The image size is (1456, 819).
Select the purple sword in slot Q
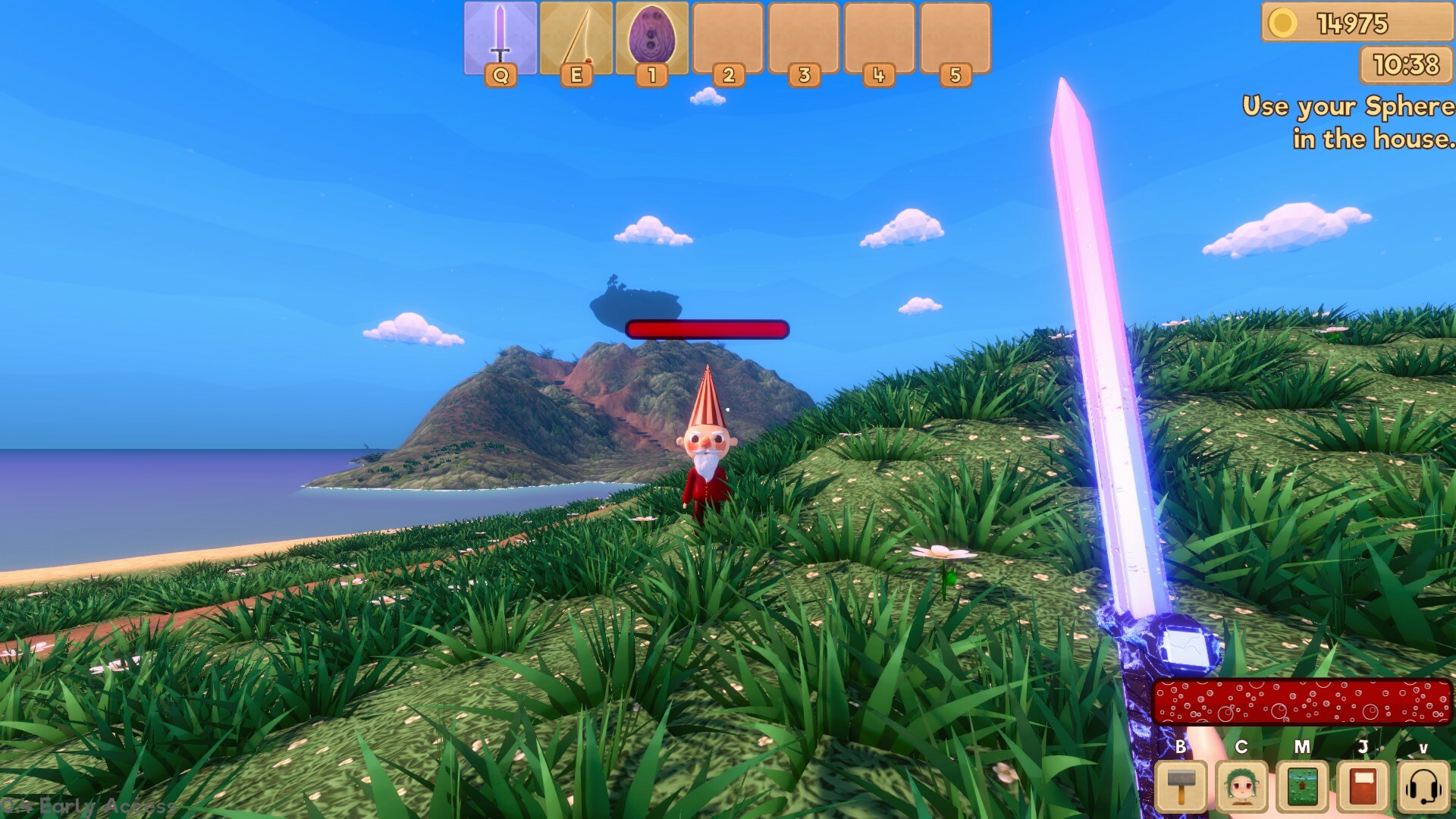coord(498,38)
